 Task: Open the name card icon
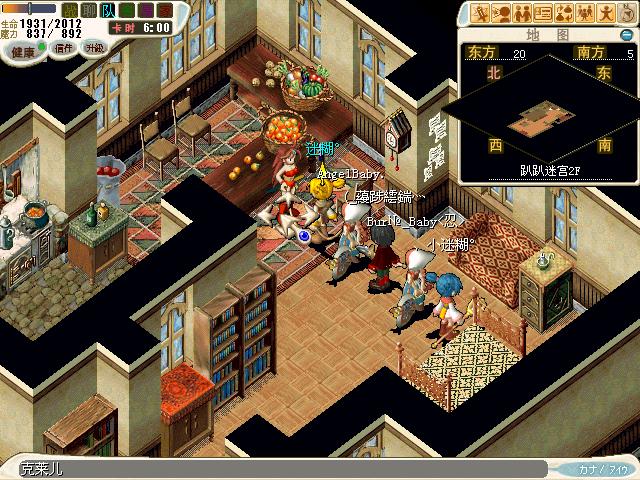[543, 13]
